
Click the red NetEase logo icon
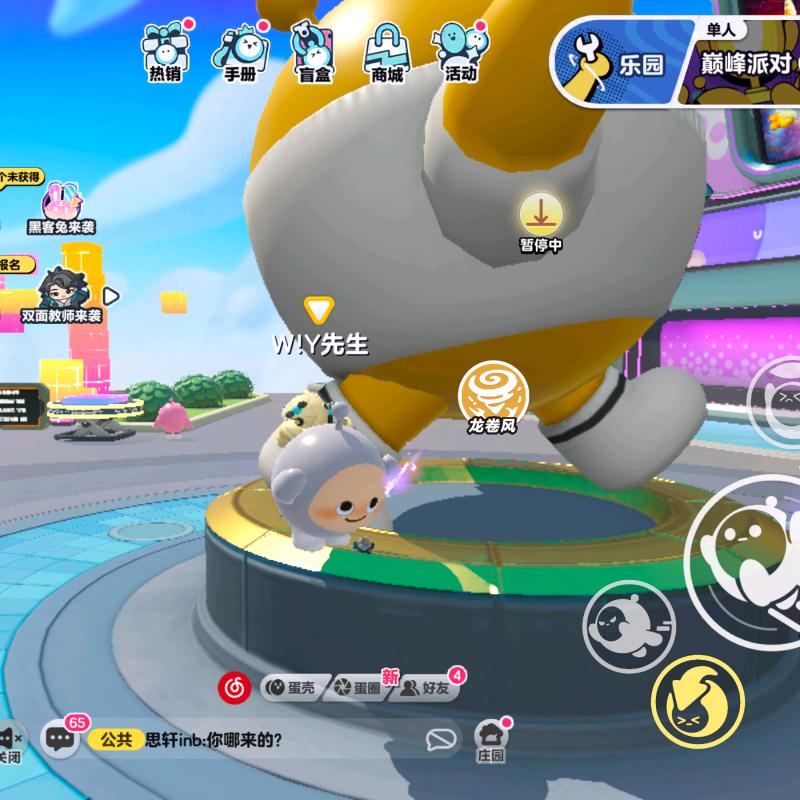[x=234, y=687]
